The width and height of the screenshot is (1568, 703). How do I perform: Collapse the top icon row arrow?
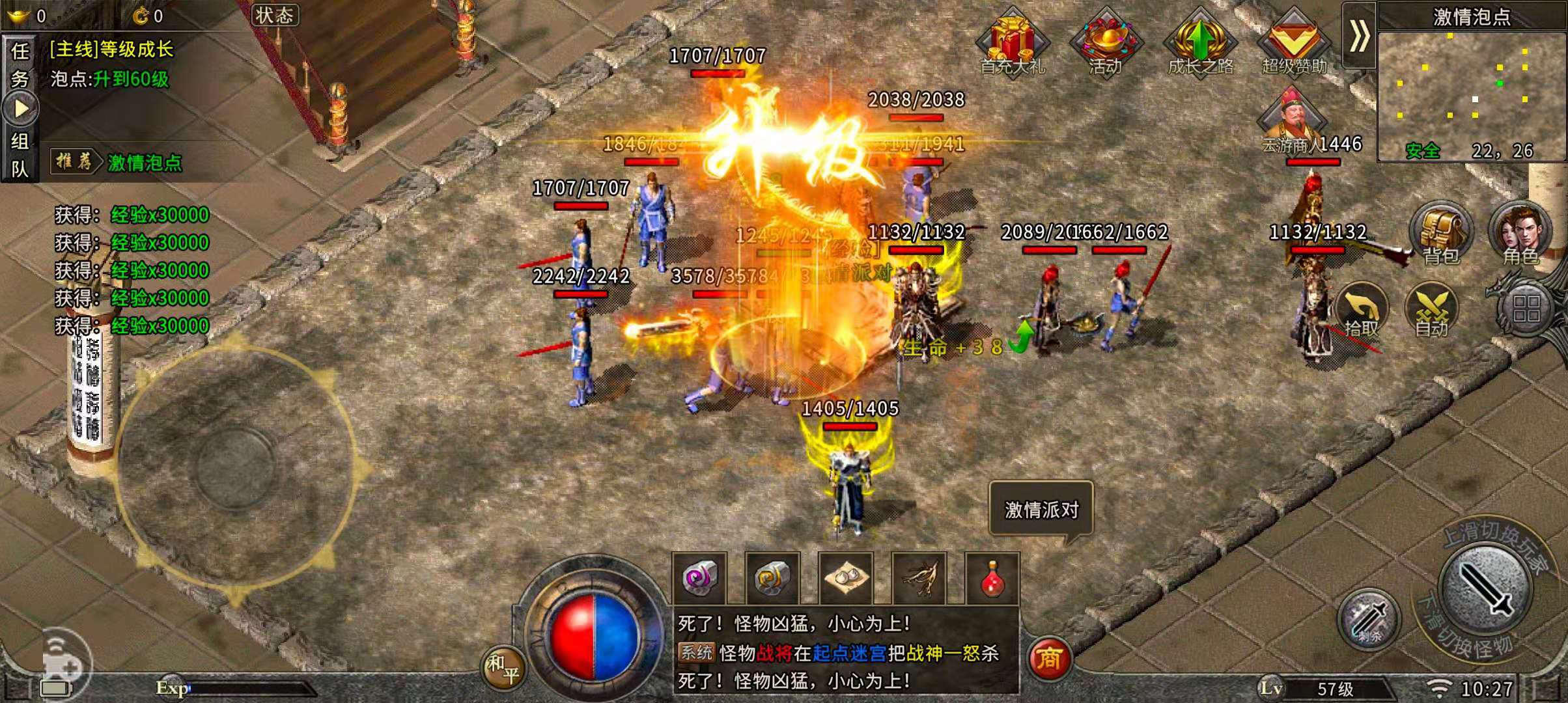(x=1359, y=35)
